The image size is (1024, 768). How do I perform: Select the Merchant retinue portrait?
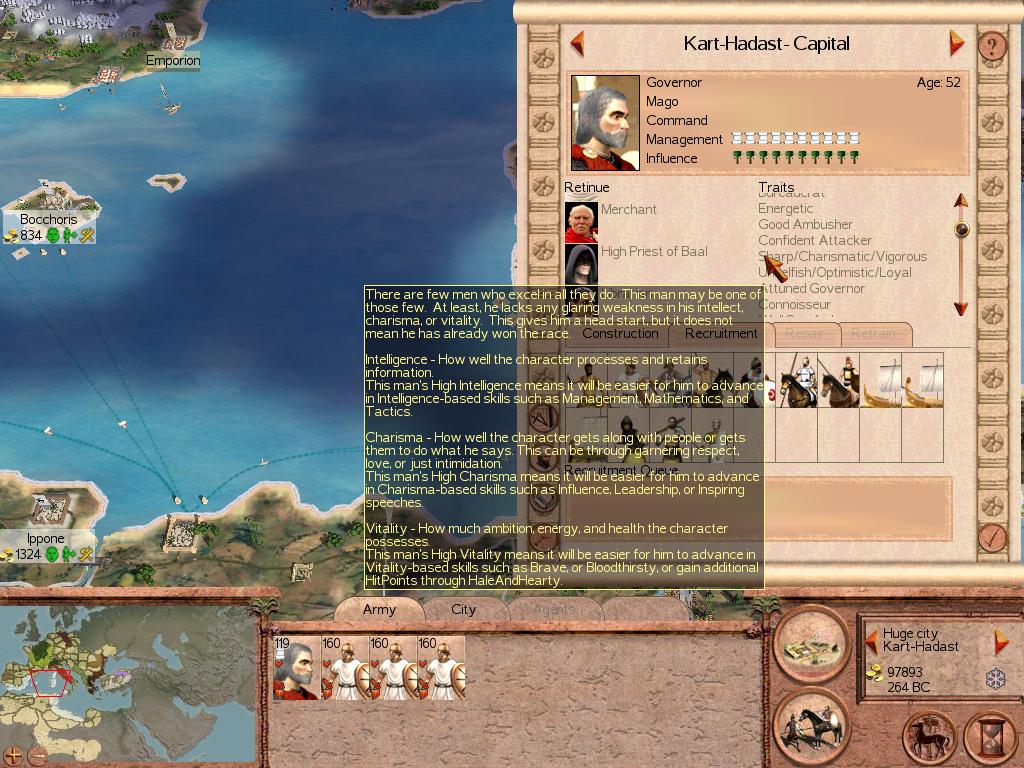tap(581, 222)
